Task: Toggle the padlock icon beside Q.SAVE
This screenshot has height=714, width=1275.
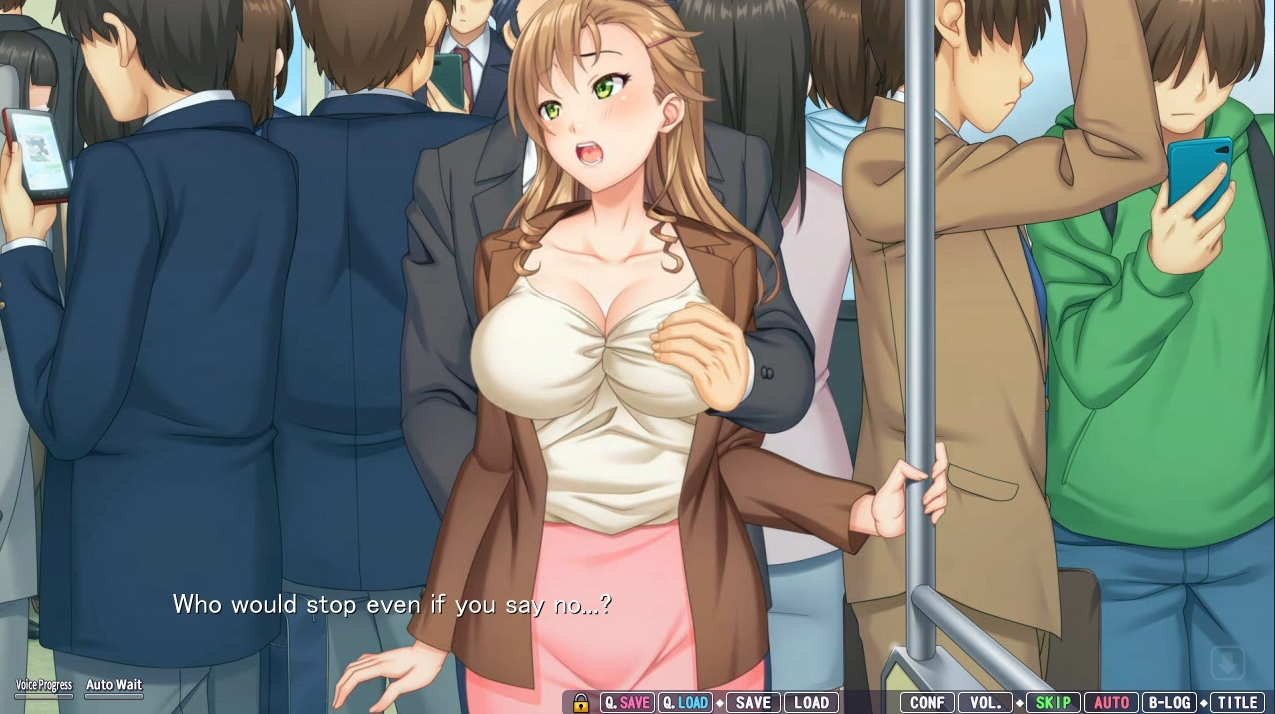Action: pyautogui.click(x=581, y=703)
